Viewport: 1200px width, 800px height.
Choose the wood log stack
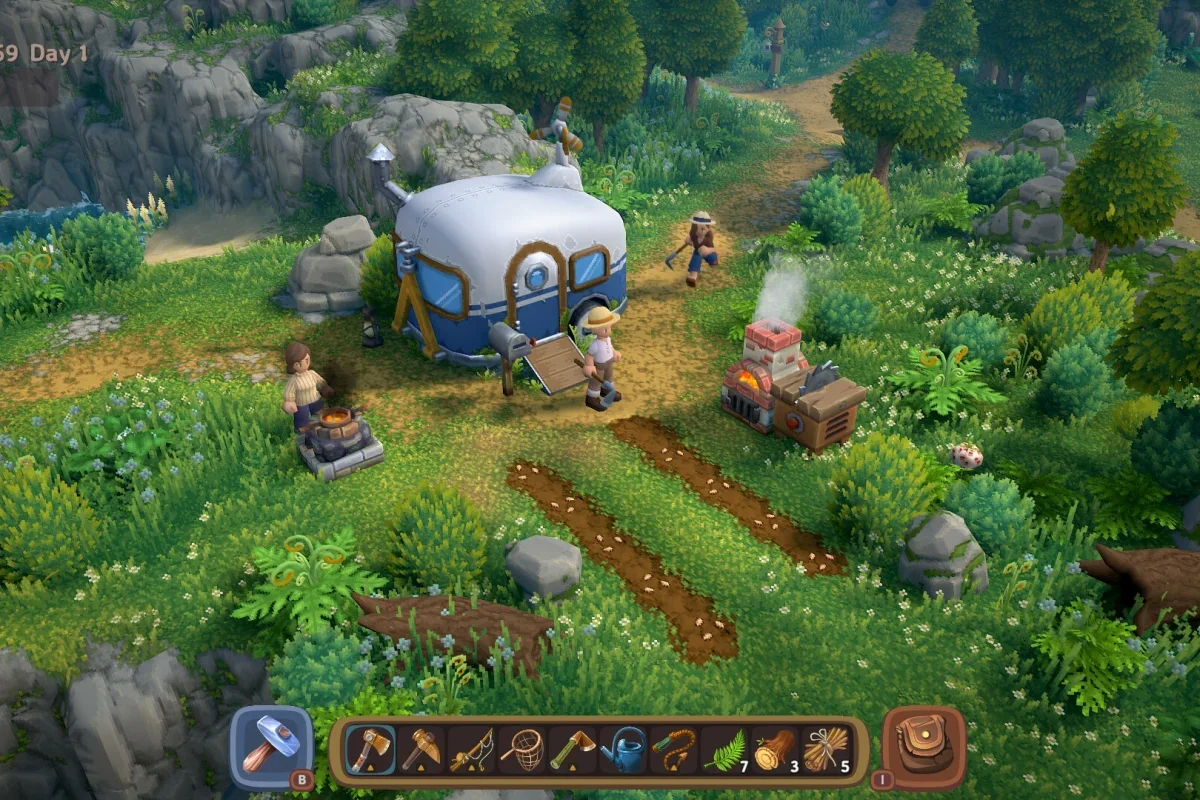775,750
